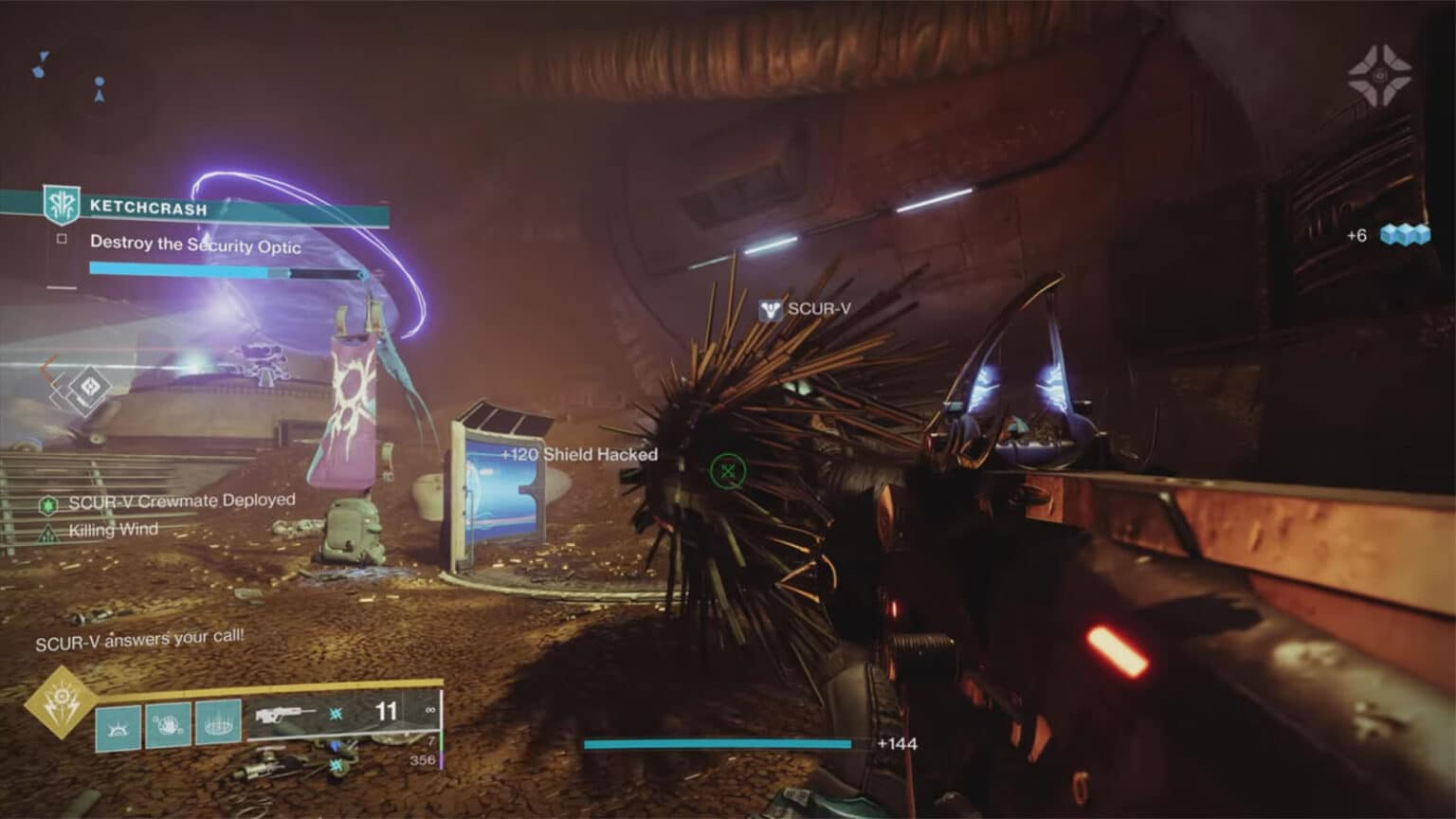Trigger the melee ability icon
Viewport: 1456px width, 819px height.
tap(168, 726)
